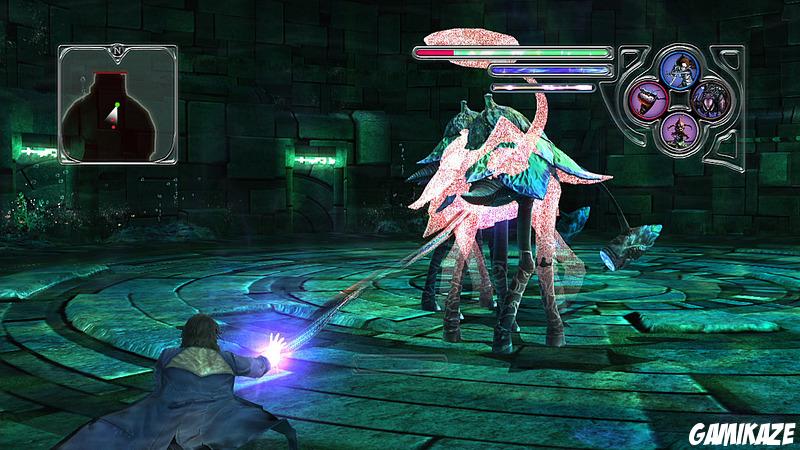800x450 pixels.
Task: Choose the fist character icon with red ring
Action: click(x=649, y=99)
